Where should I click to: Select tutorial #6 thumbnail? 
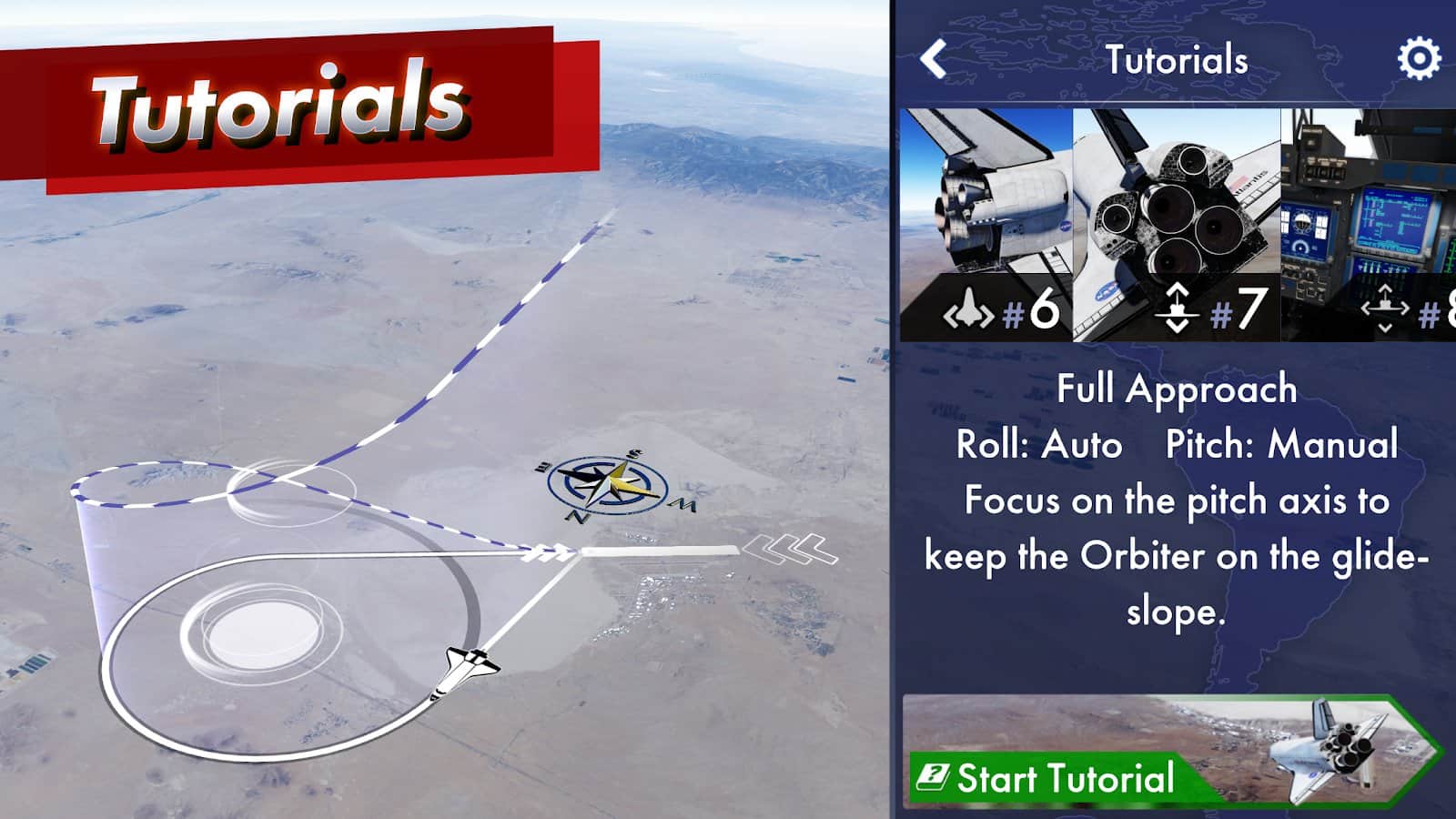point(987,225)
